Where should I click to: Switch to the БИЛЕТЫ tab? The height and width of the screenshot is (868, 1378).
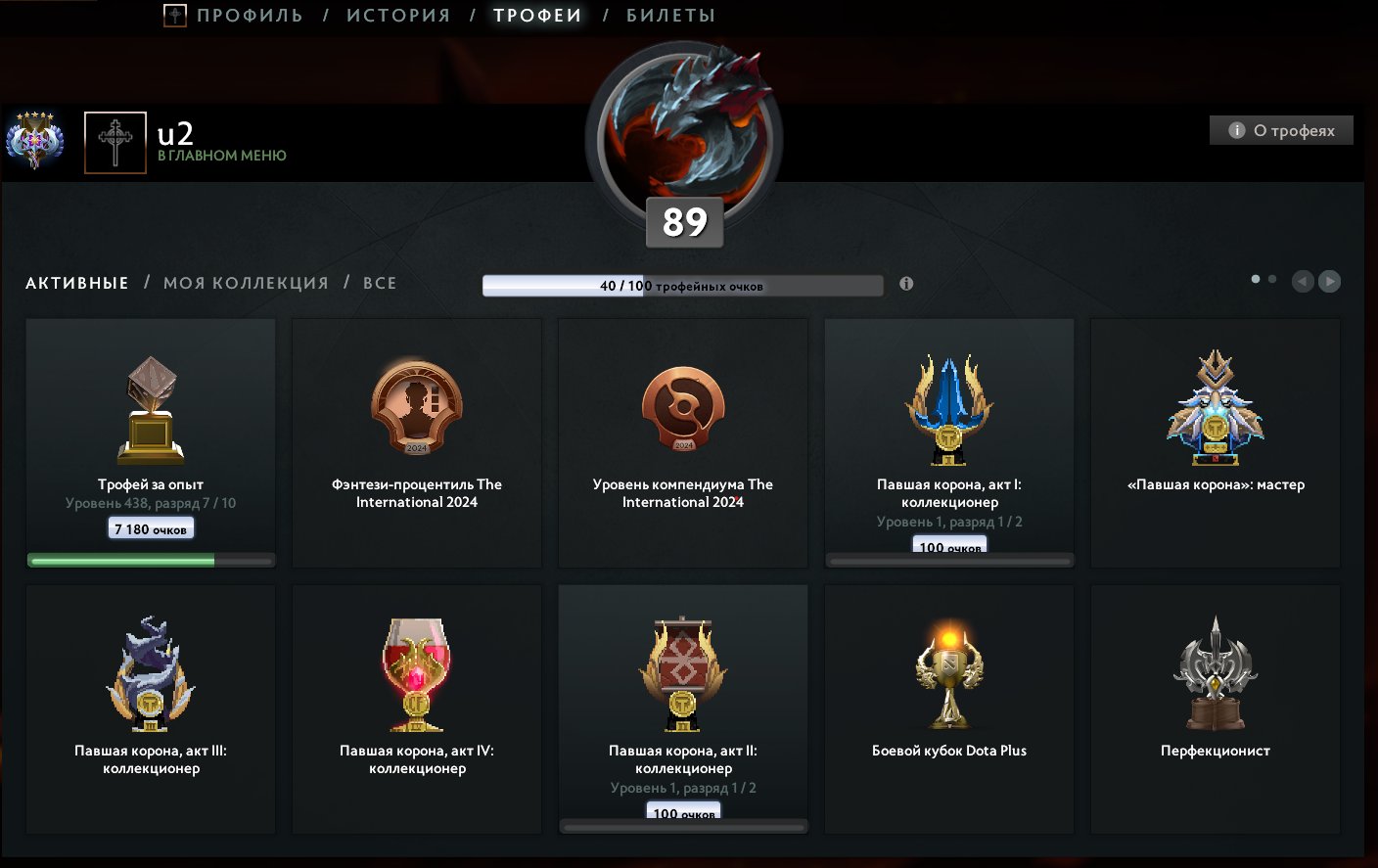pyautogui.click(x=669, y=15)
